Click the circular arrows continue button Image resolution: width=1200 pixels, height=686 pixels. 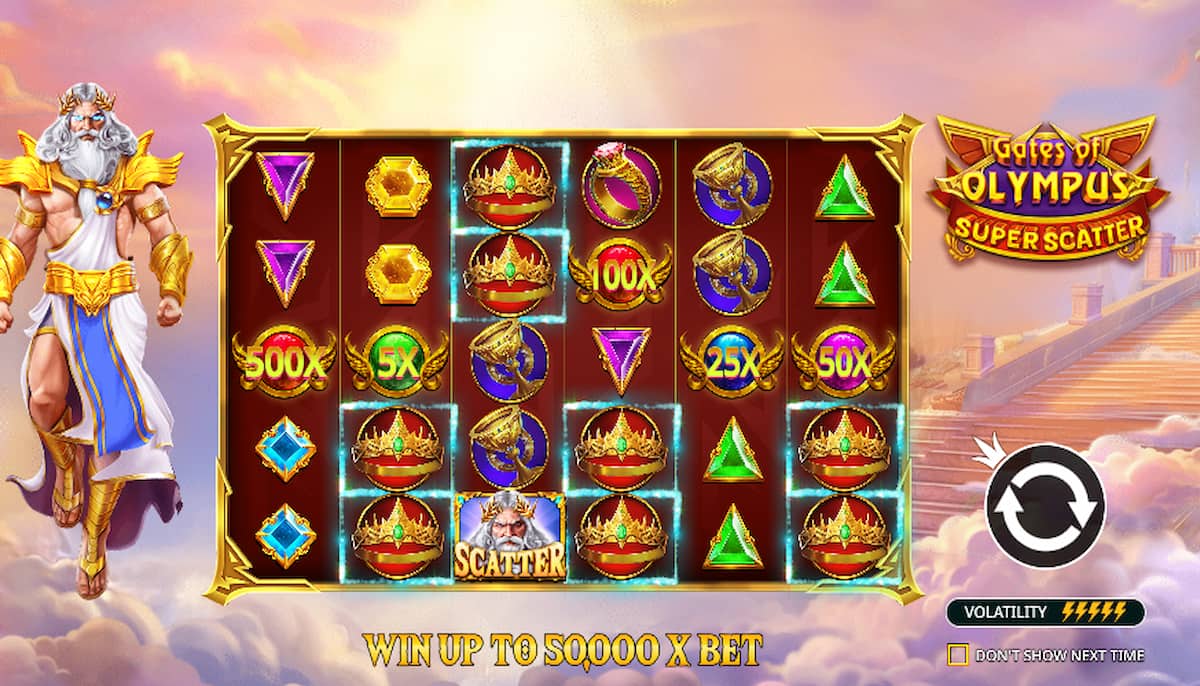click(1045, 505)
